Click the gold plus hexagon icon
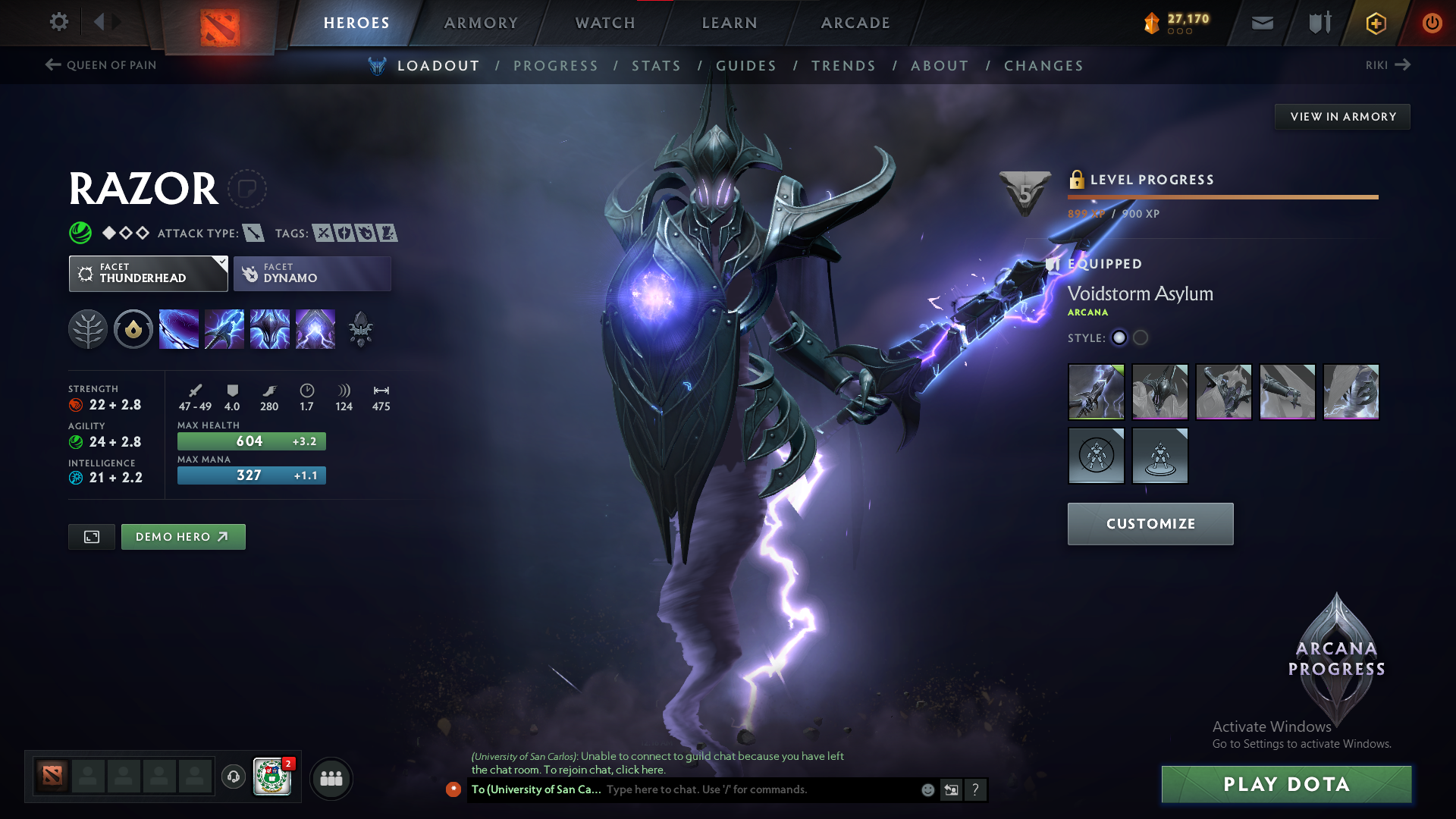This screenshot has height=819, width=1456. tap(1375, 23)
